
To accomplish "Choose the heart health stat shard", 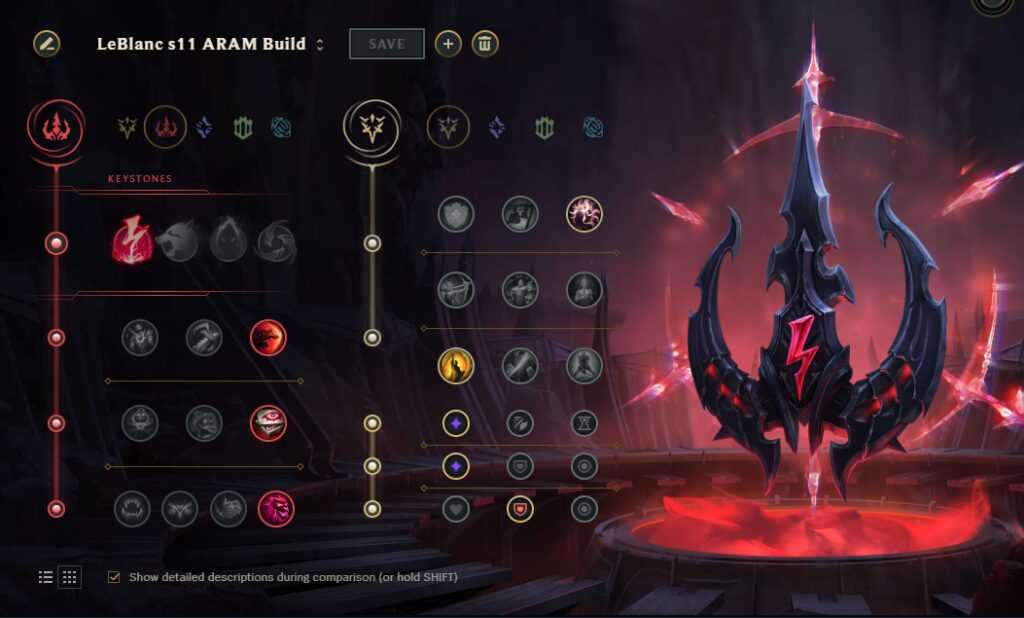I will (x=456, y=509).
